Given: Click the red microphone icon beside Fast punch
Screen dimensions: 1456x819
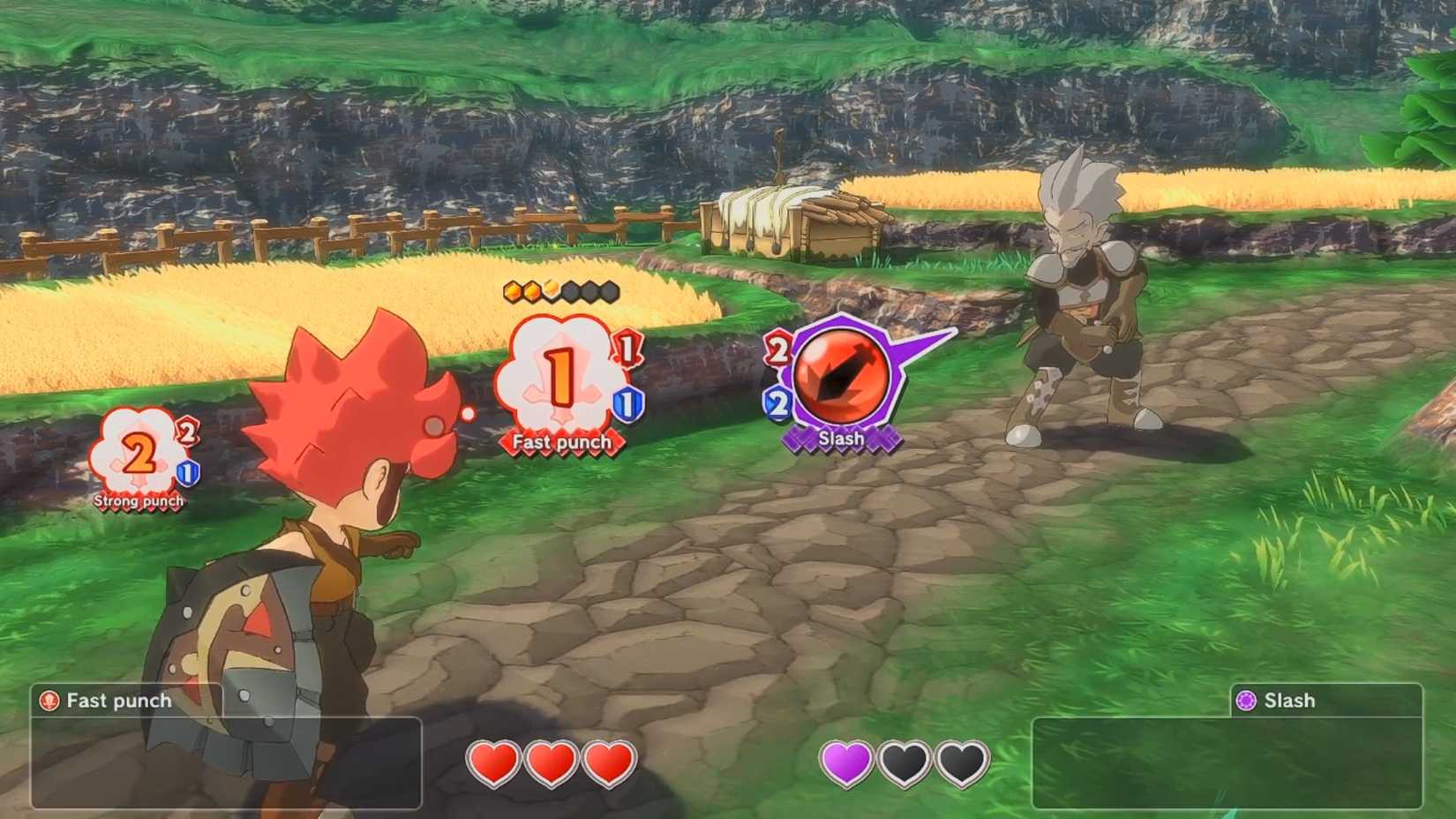Looking at the screenshot, I should (49, 701).
